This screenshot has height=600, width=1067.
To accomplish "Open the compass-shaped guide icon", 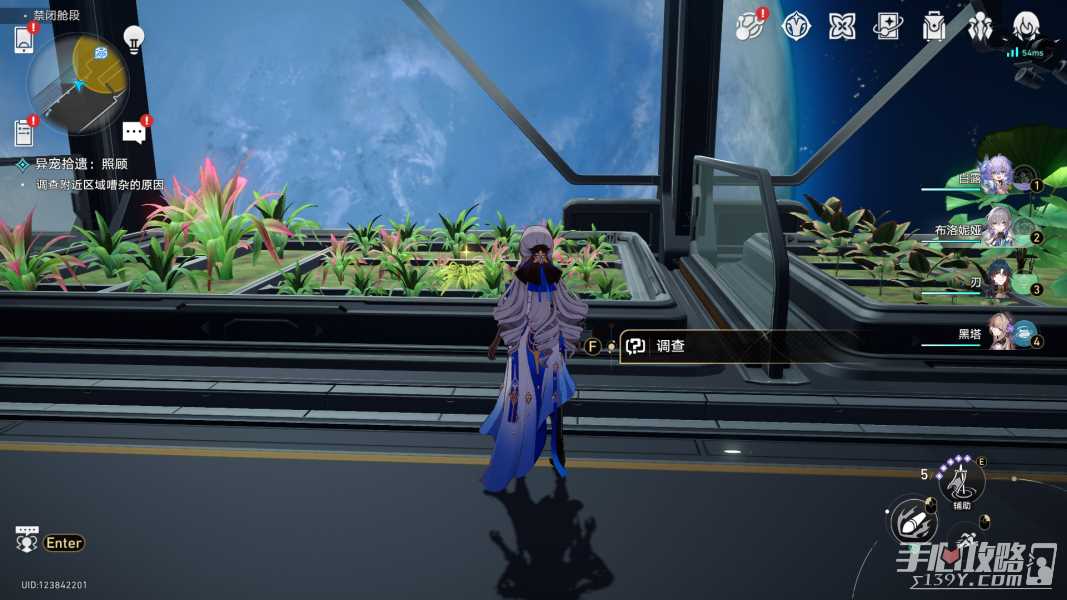I will [x=796, y=27].
